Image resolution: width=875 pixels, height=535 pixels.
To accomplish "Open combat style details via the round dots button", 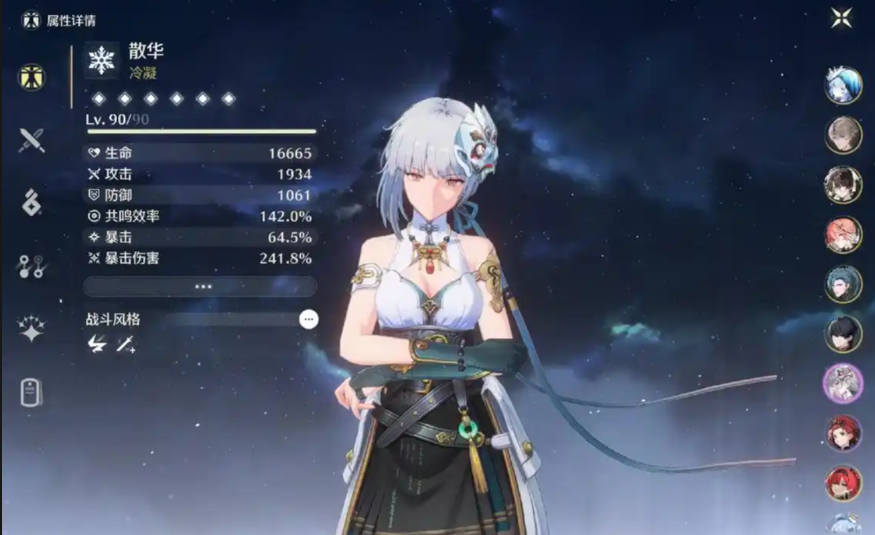I will coord(309,319).
